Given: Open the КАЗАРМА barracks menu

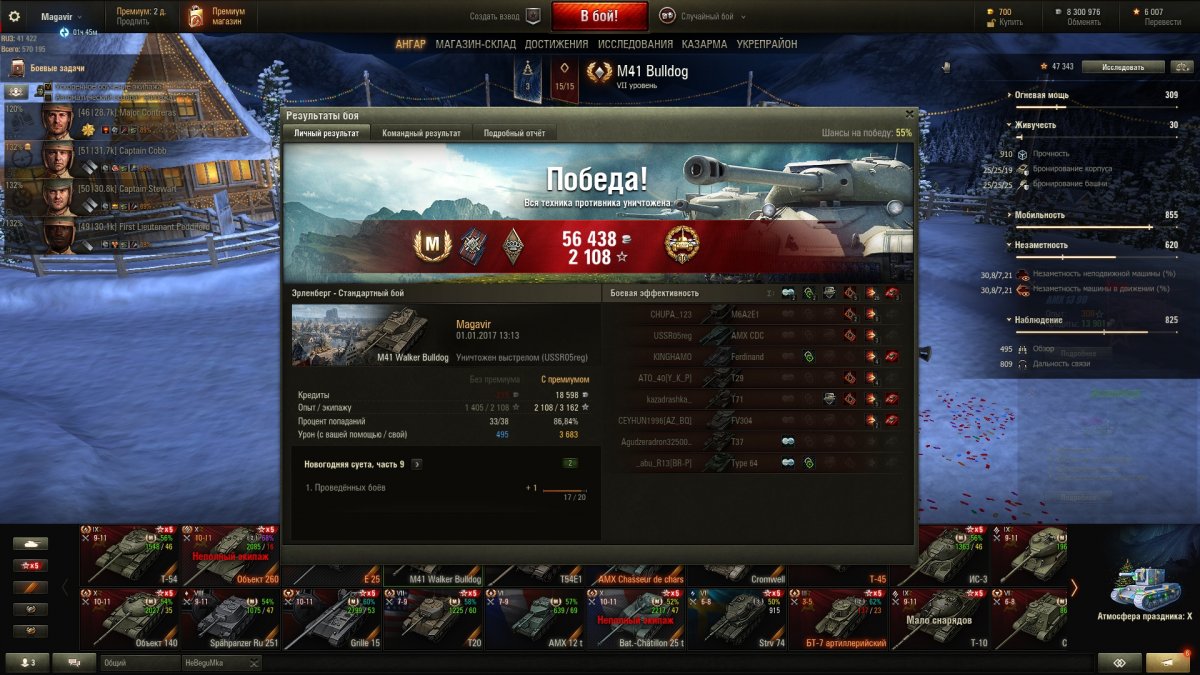Looking at the screenshot, I should point(704,44).
